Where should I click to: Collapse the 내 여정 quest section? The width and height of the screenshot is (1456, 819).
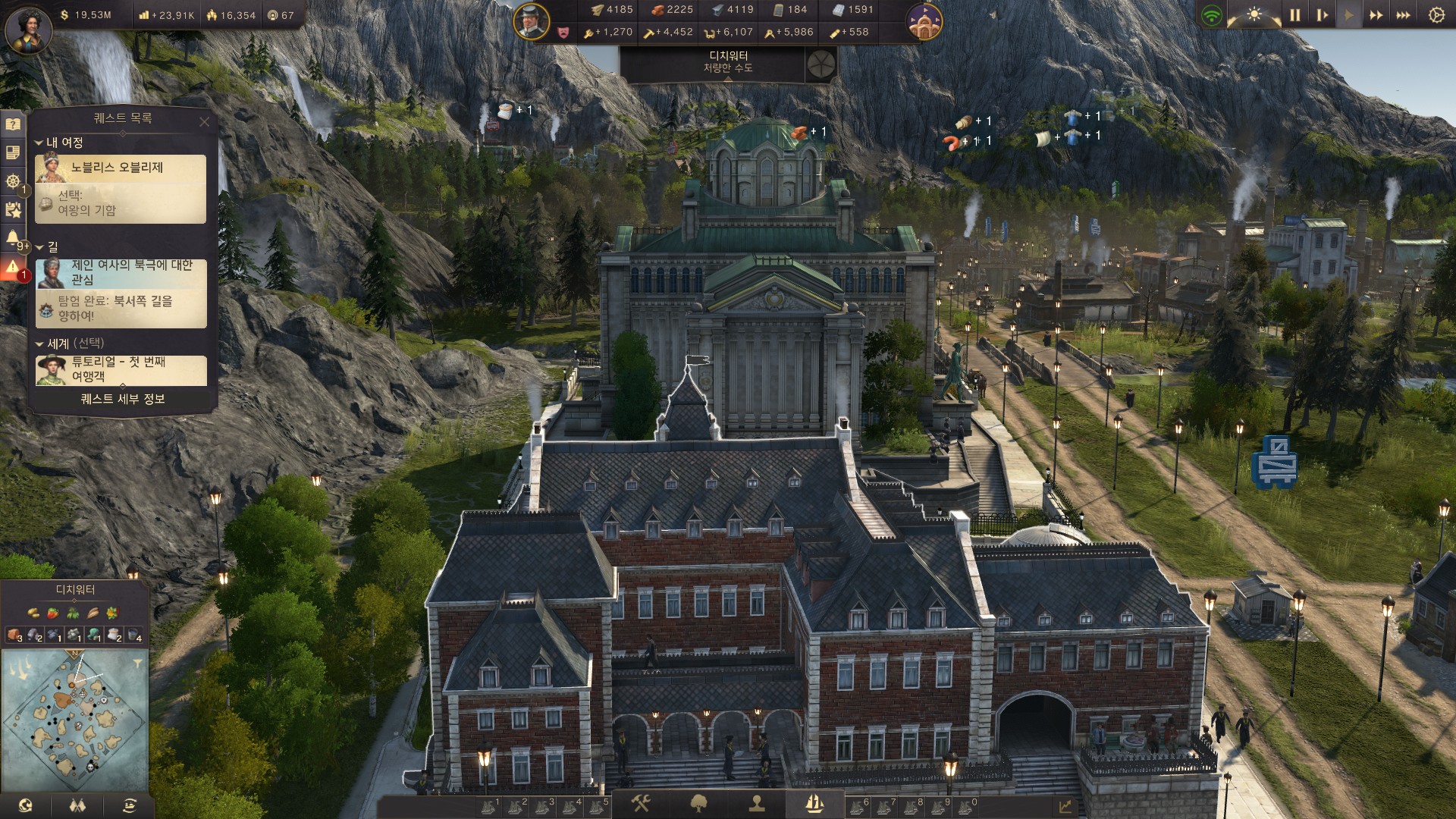[x=39, y=143]
